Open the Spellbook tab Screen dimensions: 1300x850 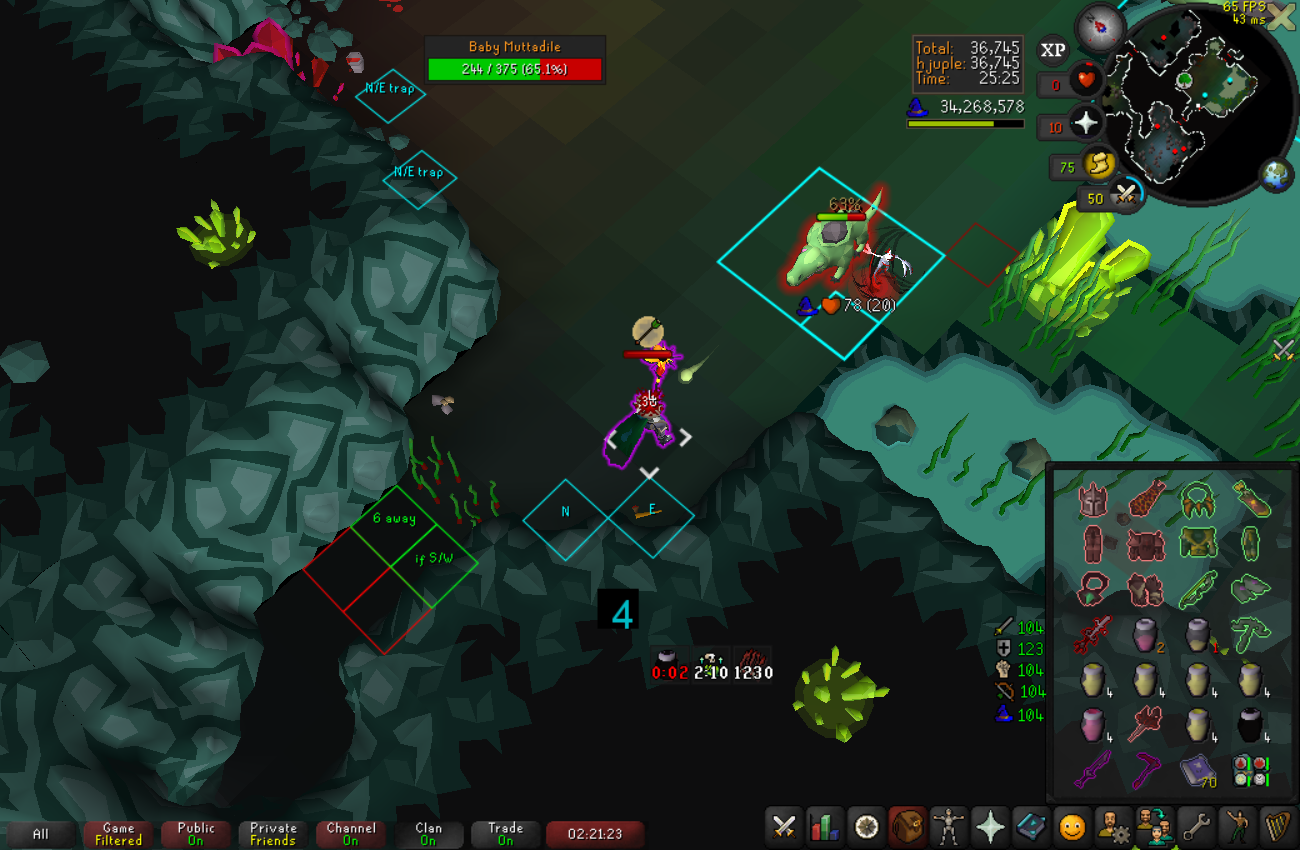coord(1031,827)
